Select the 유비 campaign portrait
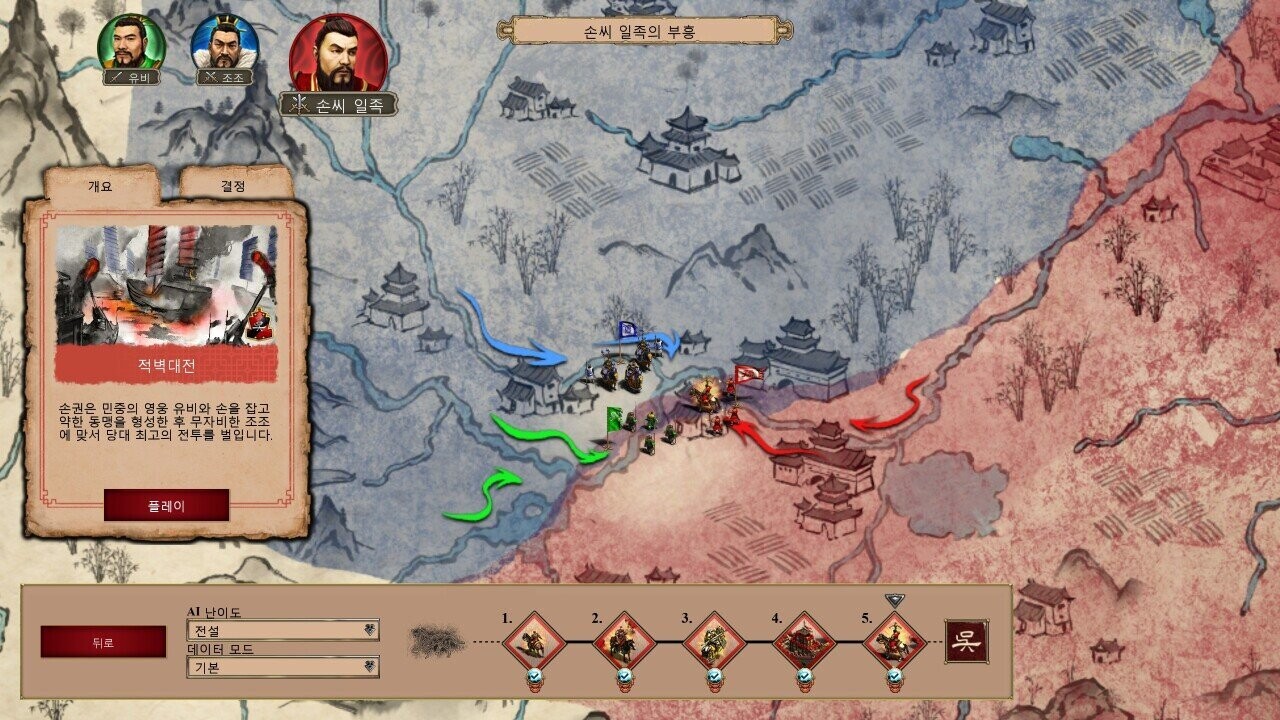This screenshot has width=1280, height=720. (x=131, y=44)
